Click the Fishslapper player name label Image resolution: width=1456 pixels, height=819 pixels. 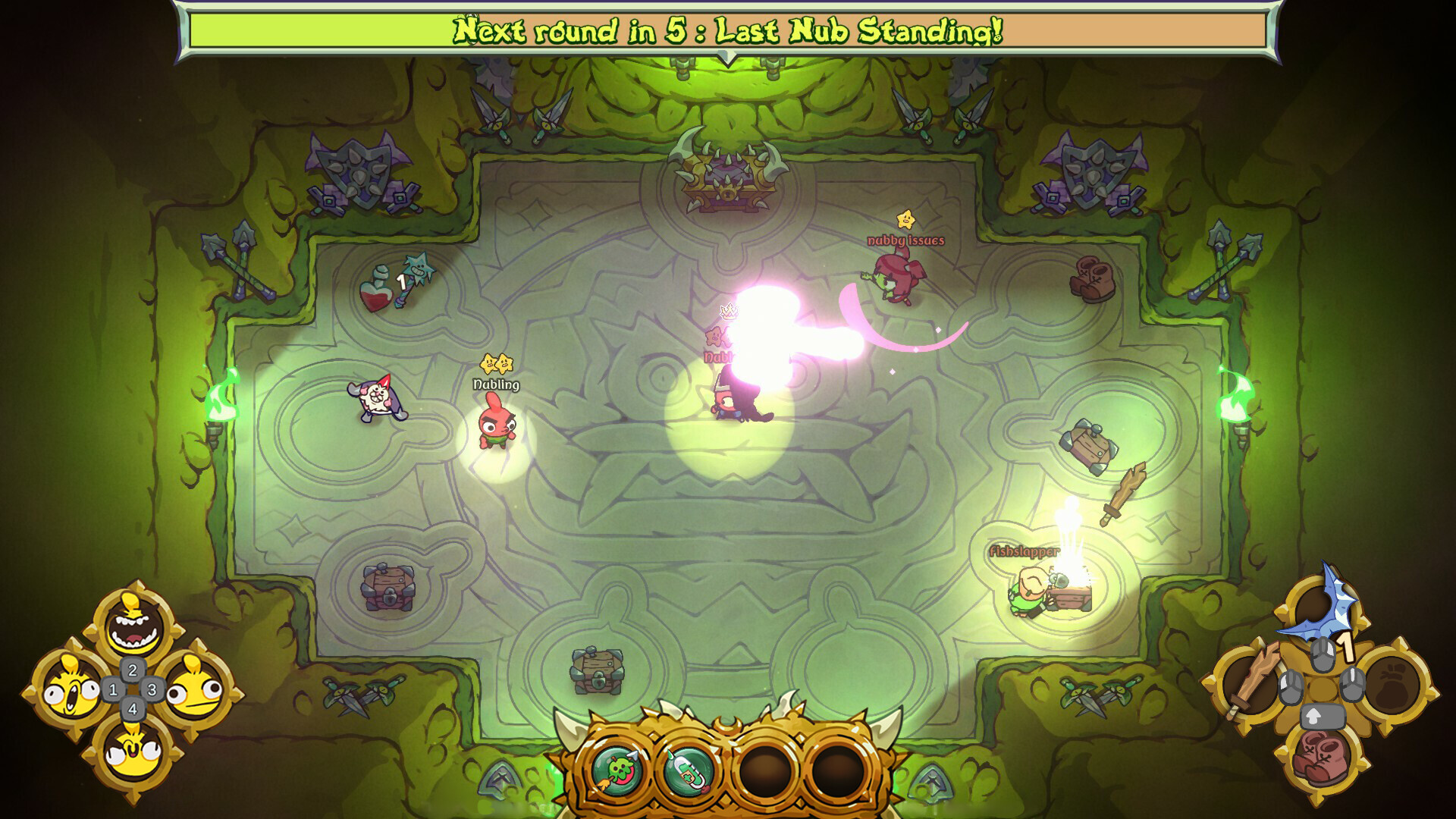tap(1024, 552)
